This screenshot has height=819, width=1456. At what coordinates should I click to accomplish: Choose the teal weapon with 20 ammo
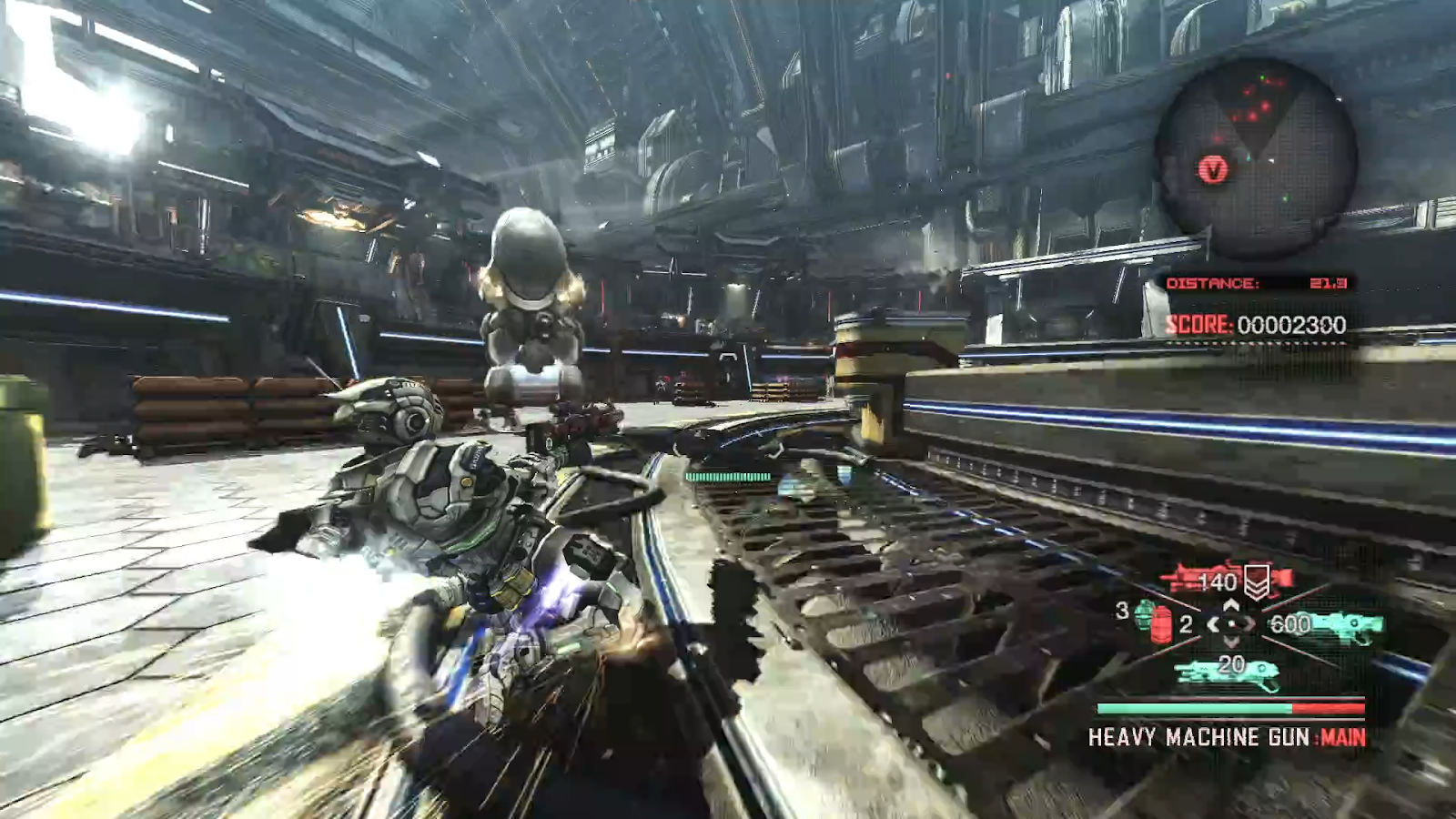pyautogui.click(x=1228, y=672)
